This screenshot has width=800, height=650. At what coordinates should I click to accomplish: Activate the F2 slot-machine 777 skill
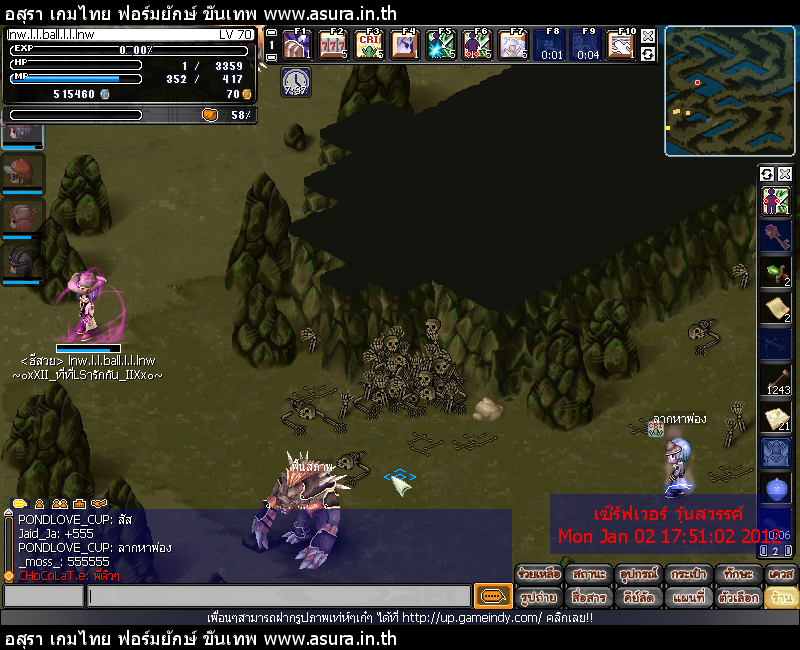tap(333, 46)
